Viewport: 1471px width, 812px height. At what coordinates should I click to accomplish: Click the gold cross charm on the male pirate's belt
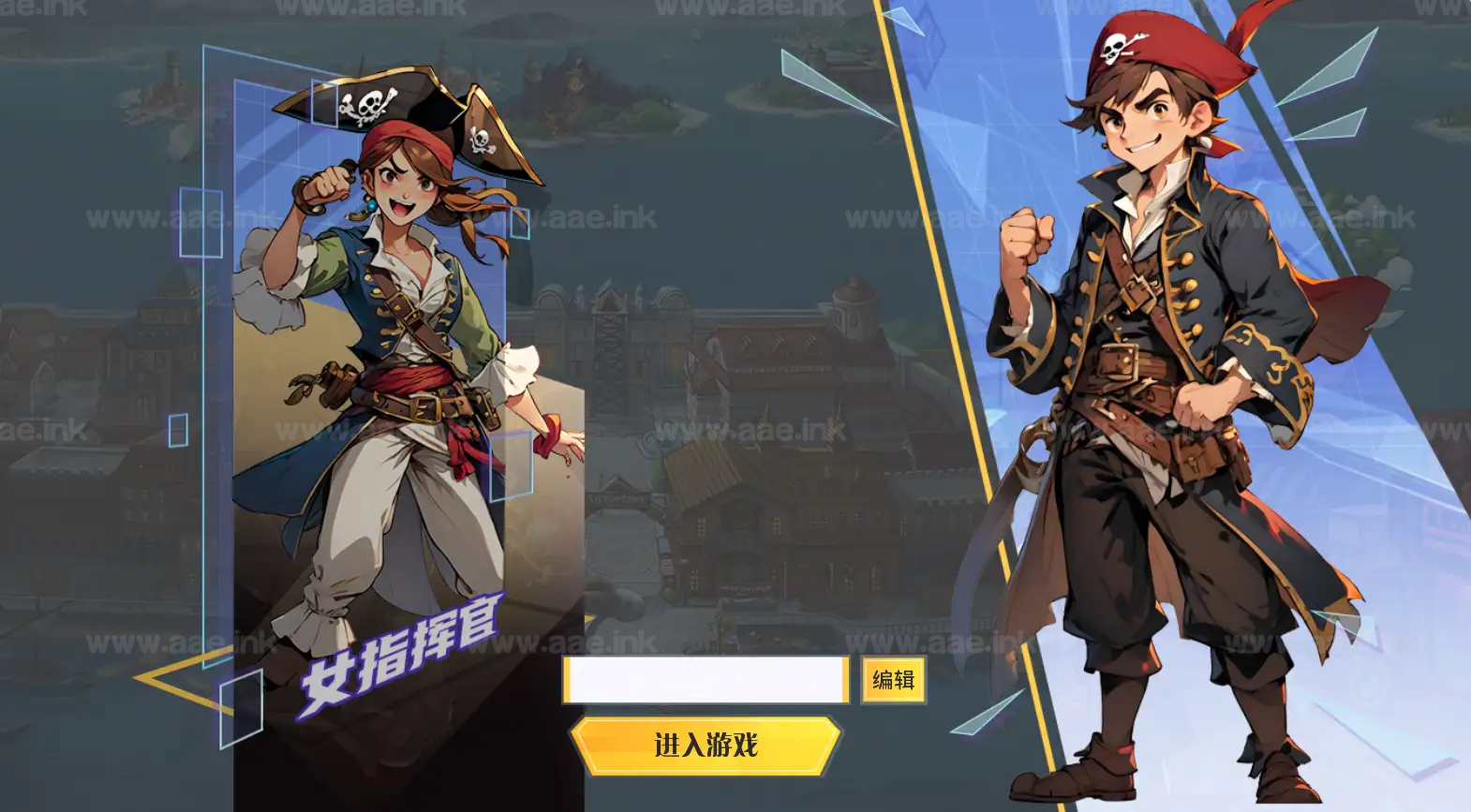tap(1192, 464)
